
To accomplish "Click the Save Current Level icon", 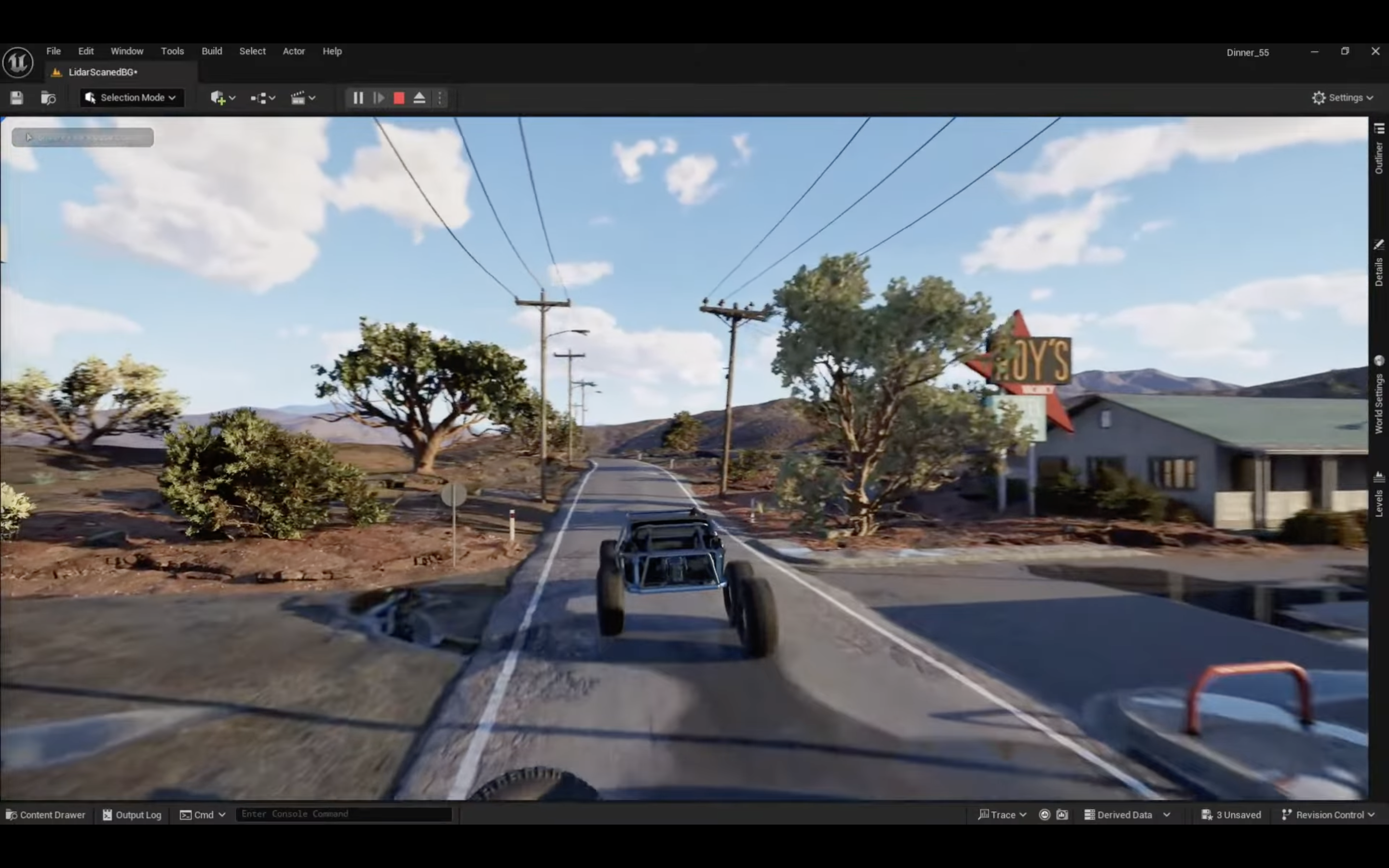I will pyautogui.click(x=17, y=97).
